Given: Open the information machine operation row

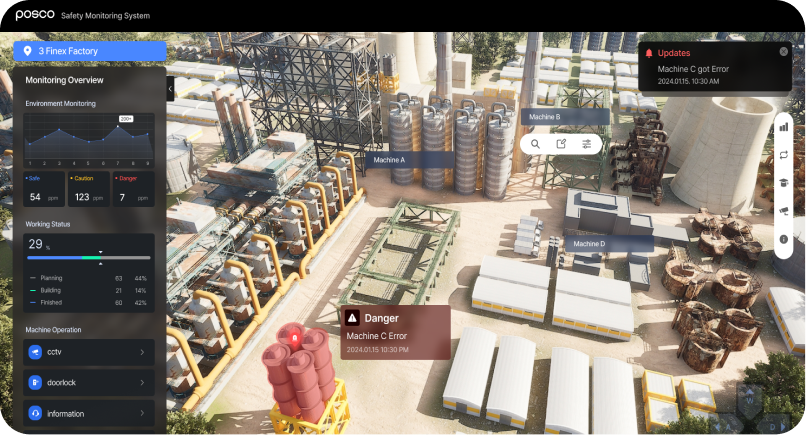Looking at the screenshot, I should 89,413.
